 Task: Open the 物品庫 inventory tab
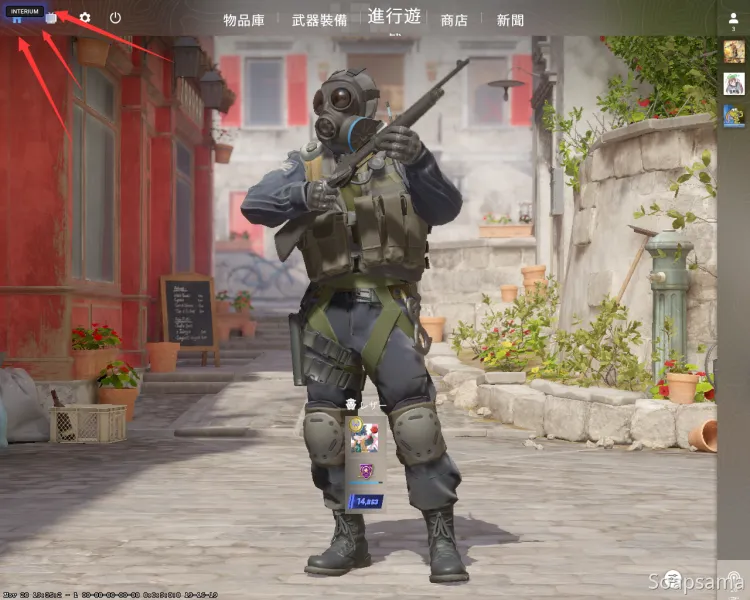coord(244,19)
